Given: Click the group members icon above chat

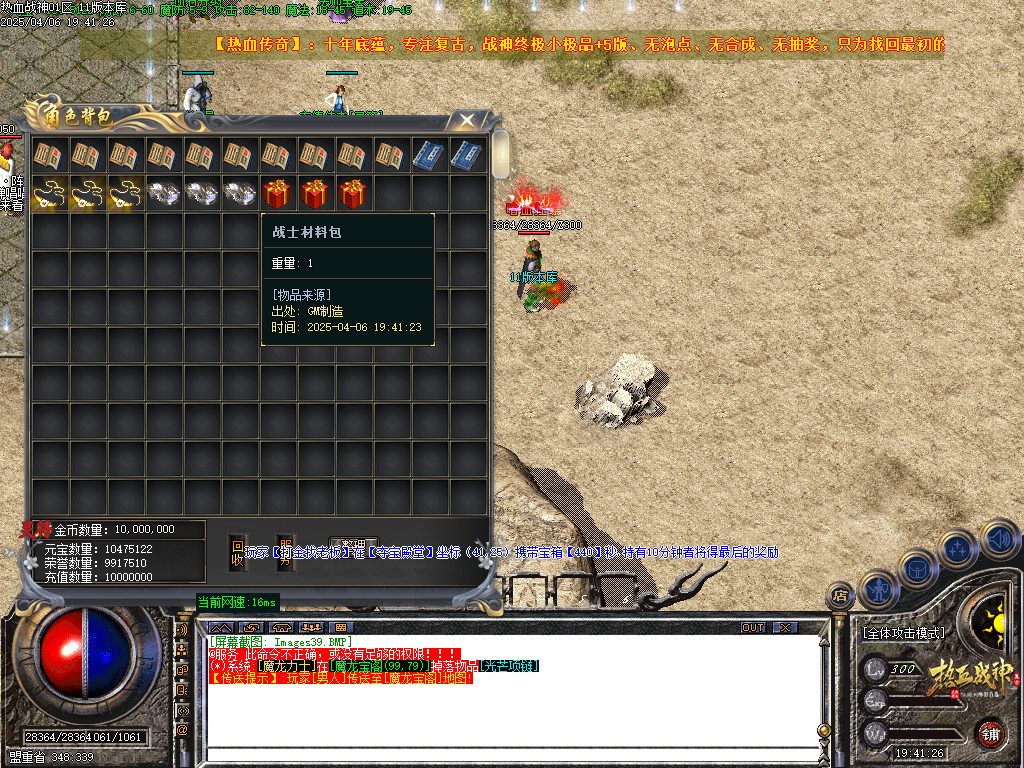Looking at the screenshot, I should click(313, 628).
